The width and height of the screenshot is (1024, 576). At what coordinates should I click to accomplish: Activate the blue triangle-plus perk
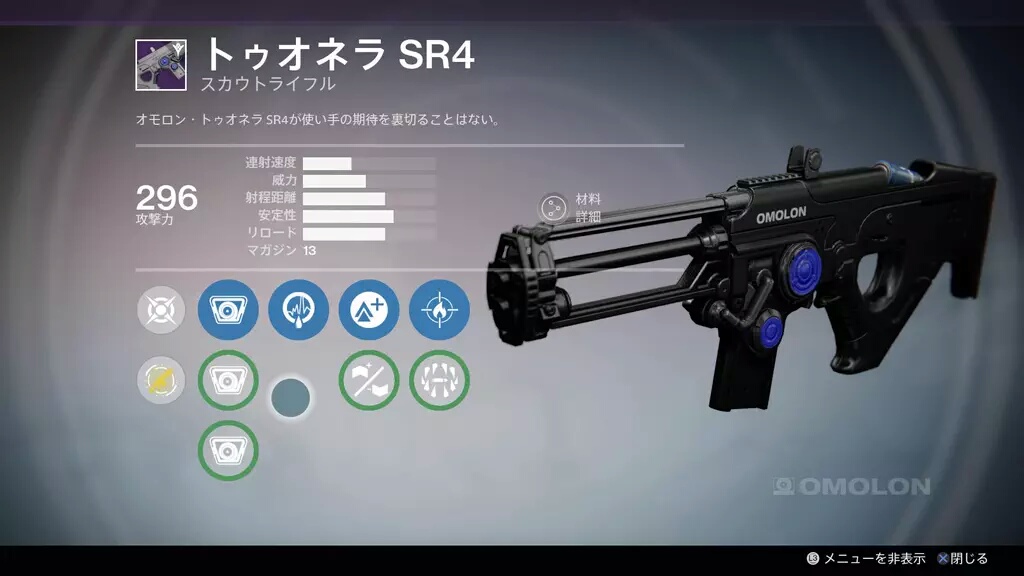(369, 310)
